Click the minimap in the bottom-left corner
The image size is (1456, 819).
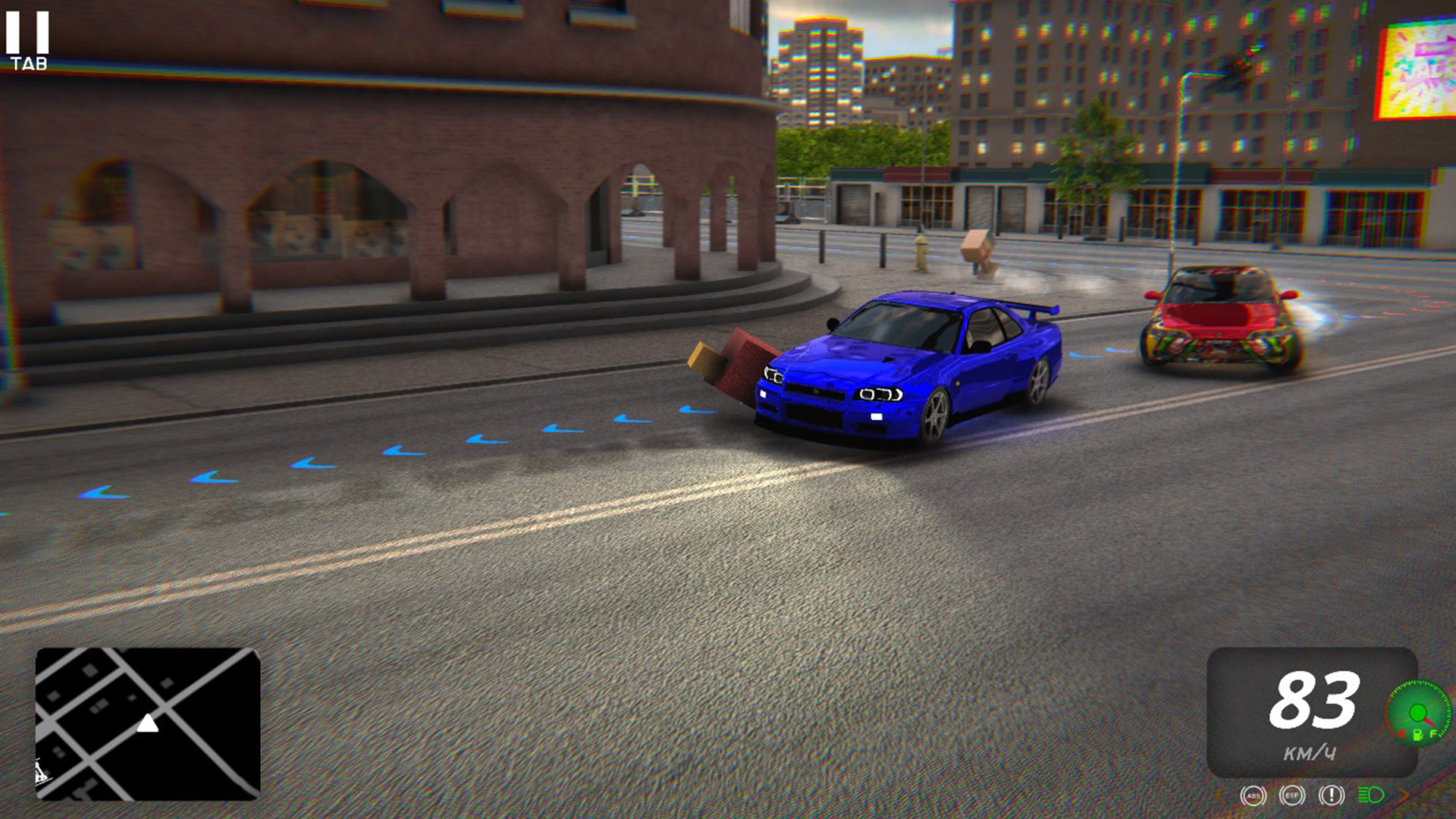click(148, 724)
